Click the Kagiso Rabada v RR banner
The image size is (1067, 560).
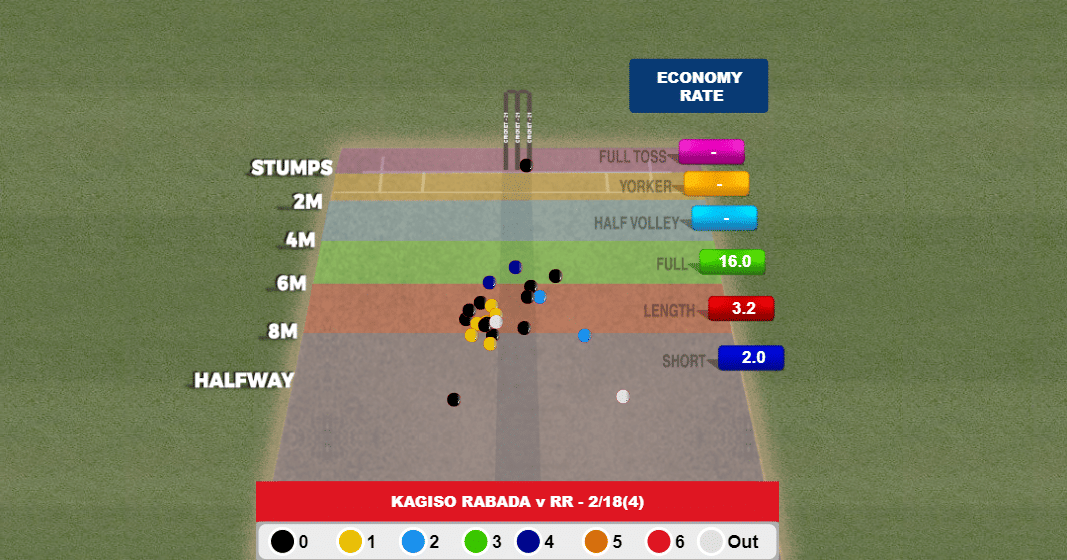pyautogui.click(x=517, y=501)
